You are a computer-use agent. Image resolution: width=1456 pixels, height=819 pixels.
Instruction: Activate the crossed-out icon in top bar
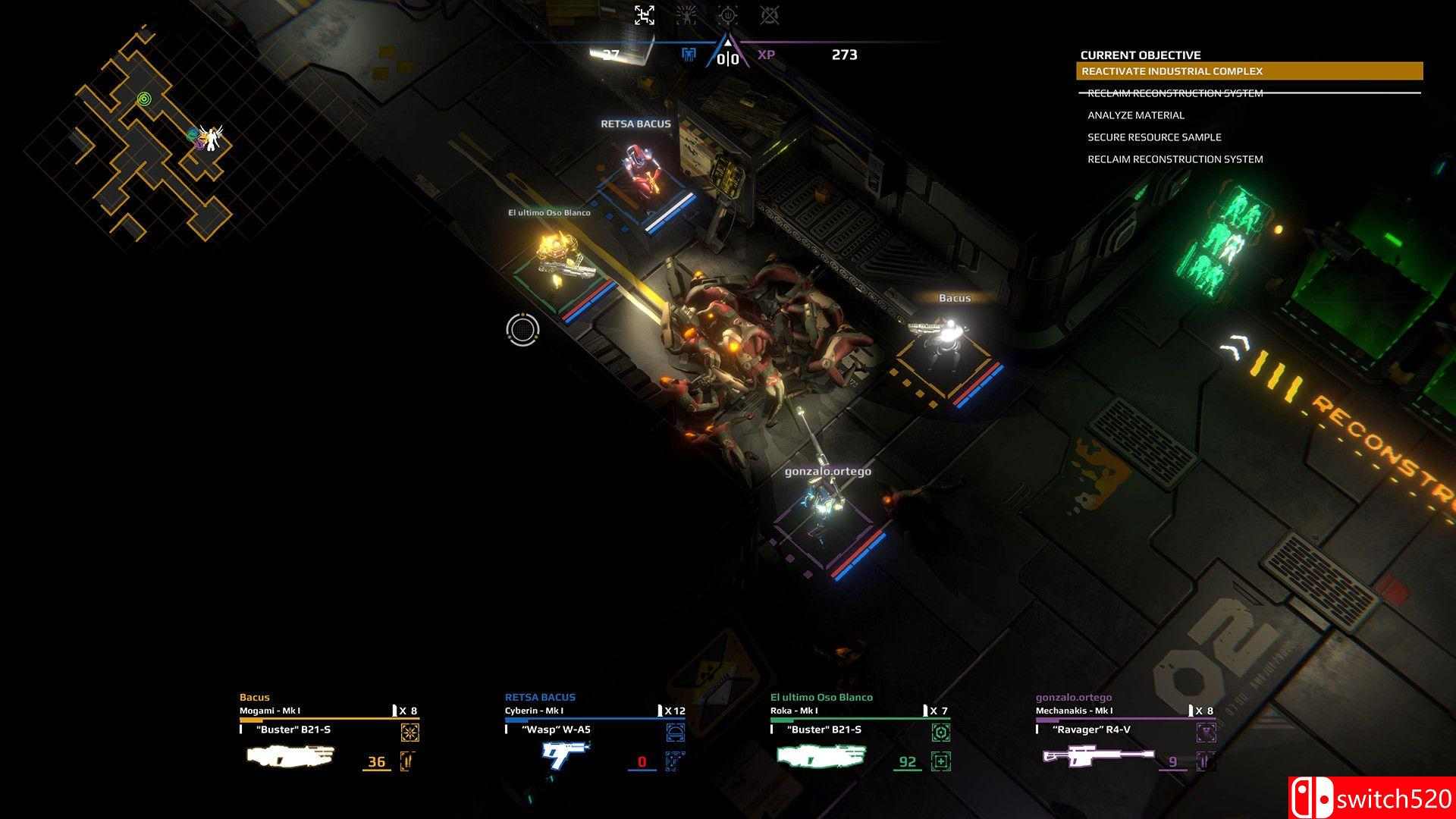click(x=769, y=14)
